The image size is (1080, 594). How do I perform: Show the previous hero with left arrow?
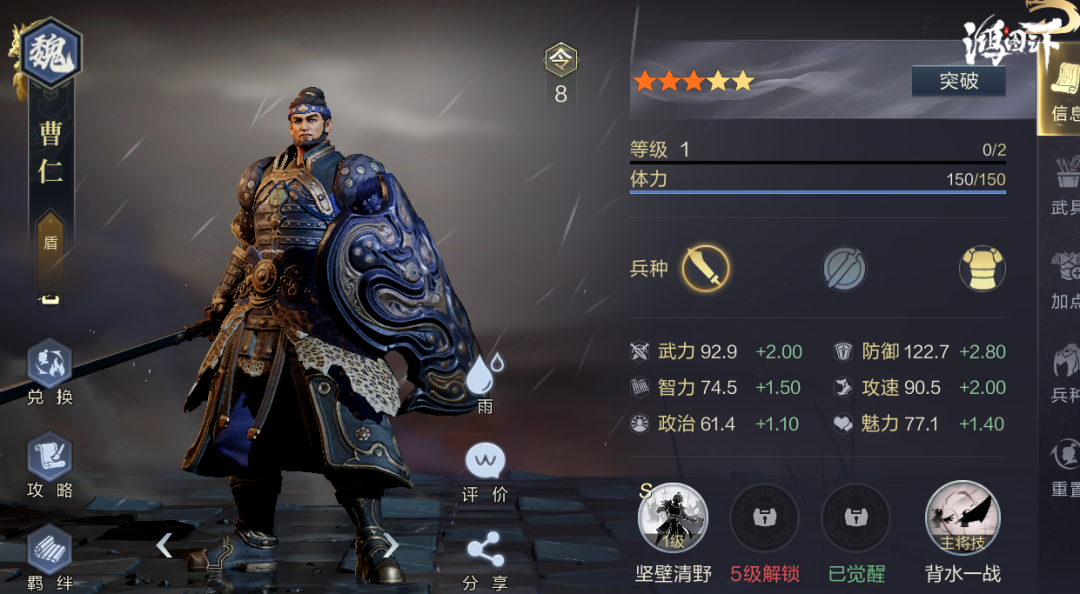[x=165, y=545]
